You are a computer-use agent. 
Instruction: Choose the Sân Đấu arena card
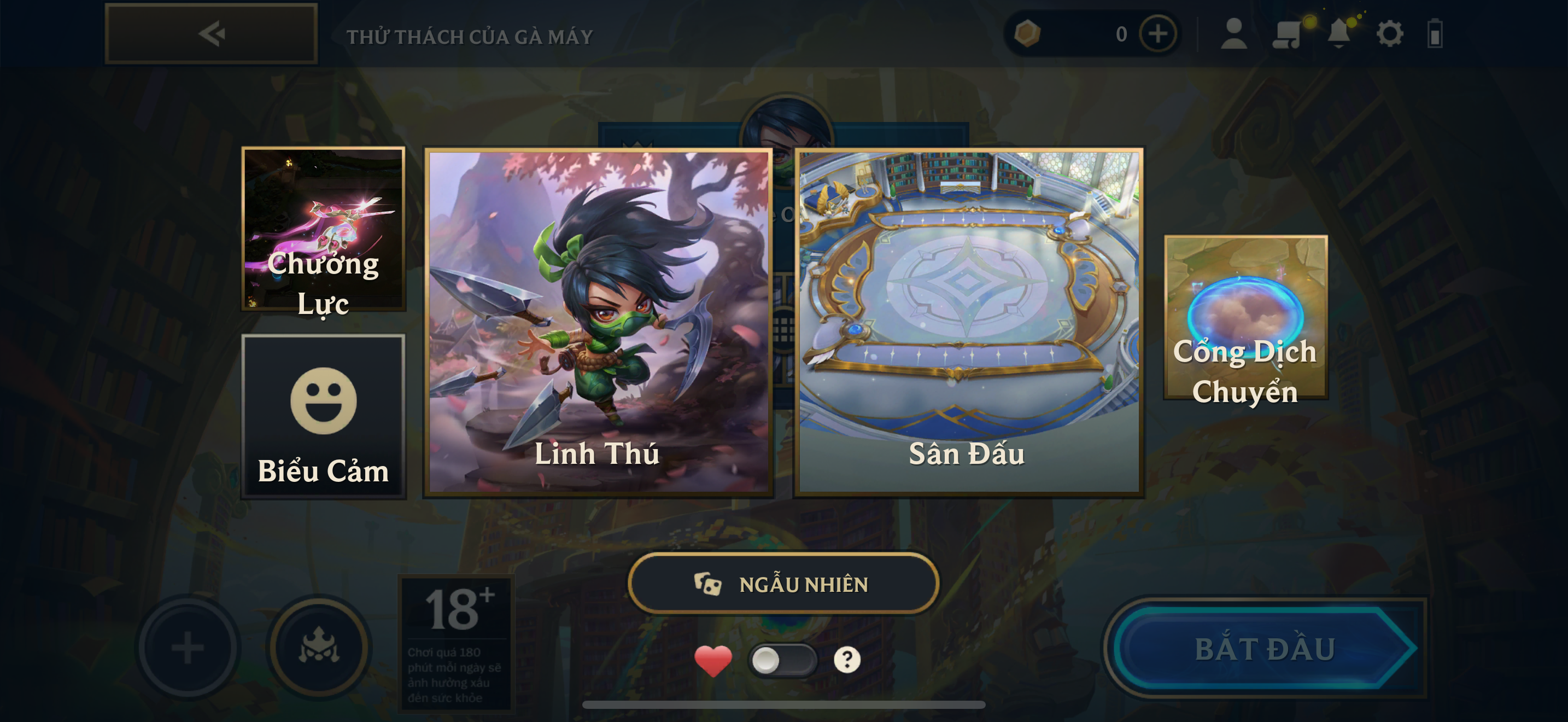coord(968,322)
